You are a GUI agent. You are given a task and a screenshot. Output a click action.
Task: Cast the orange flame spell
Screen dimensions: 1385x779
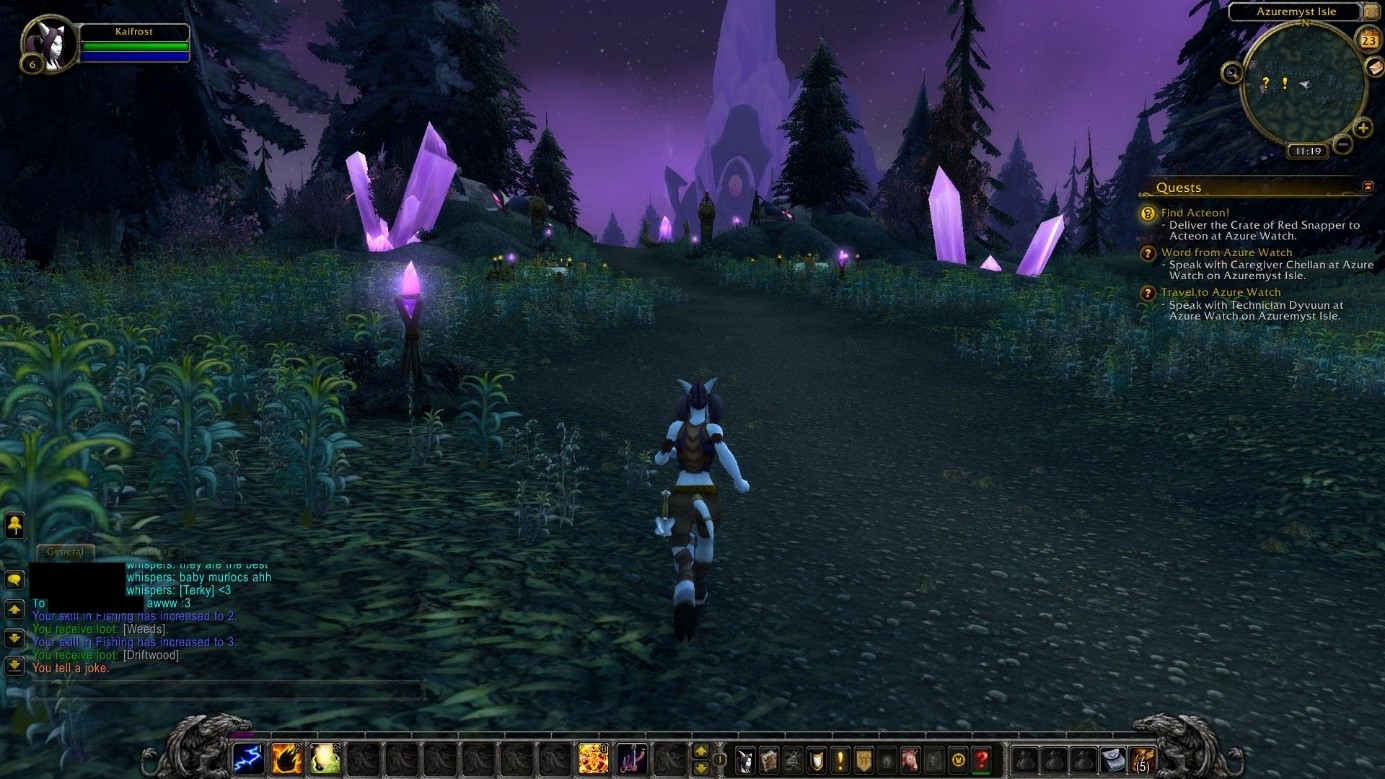tap(287, 759)
